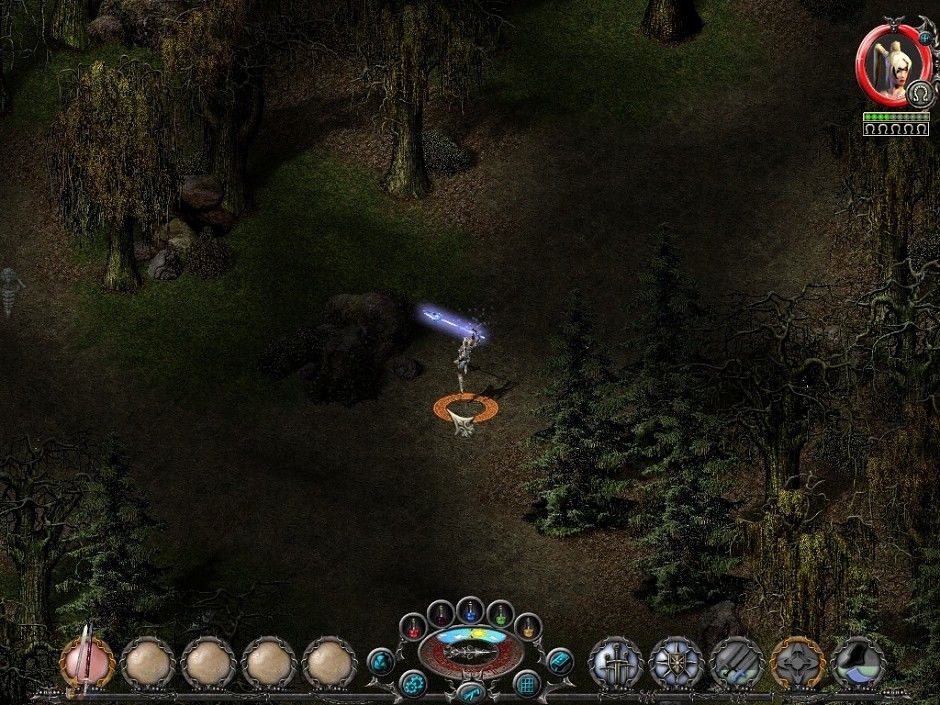
Task: Use the yellow potion
Action: [x=527, y=627]
